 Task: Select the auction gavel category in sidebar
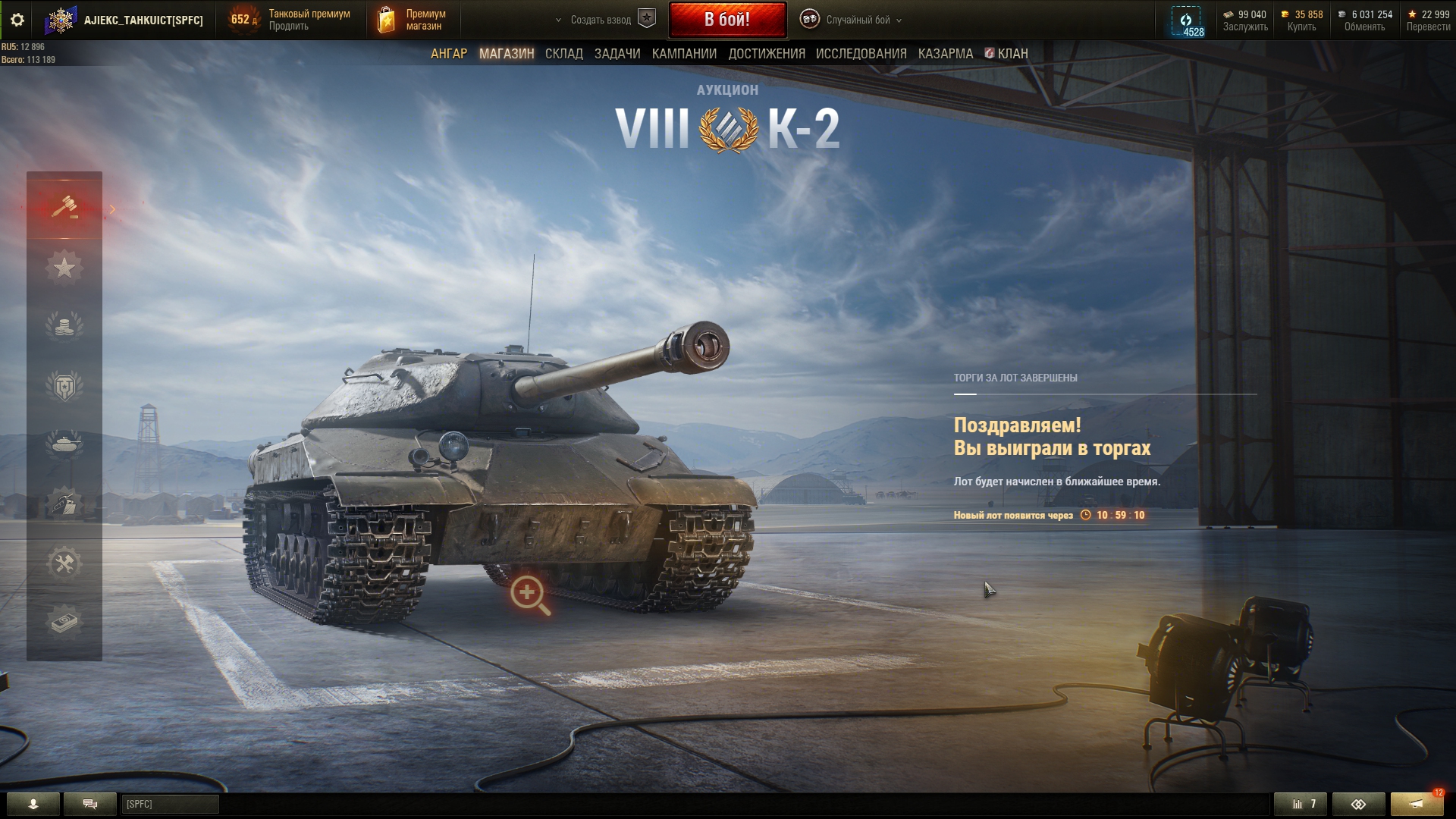coord(64,207)
